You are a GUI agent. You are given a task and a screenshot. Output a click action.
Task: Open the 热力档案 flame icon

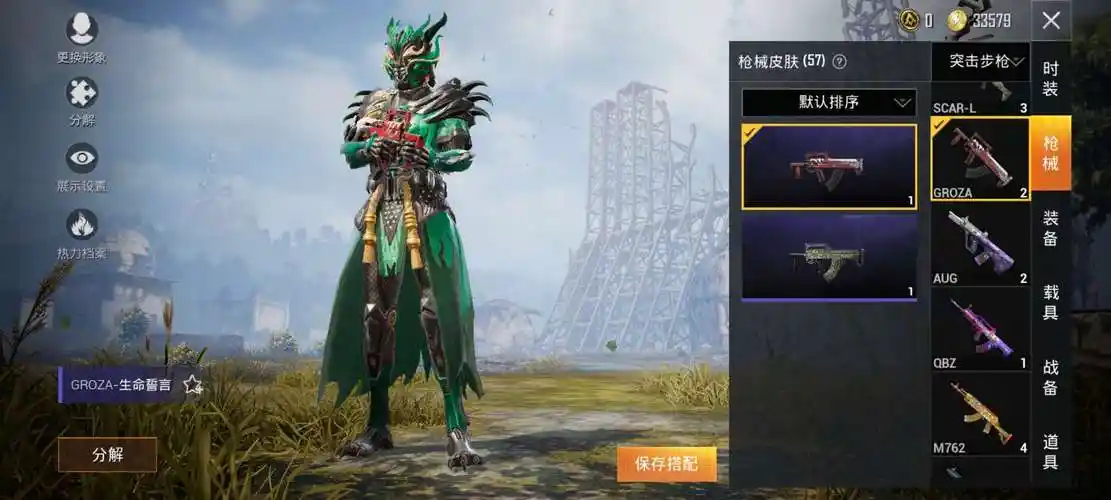[82, 225]
